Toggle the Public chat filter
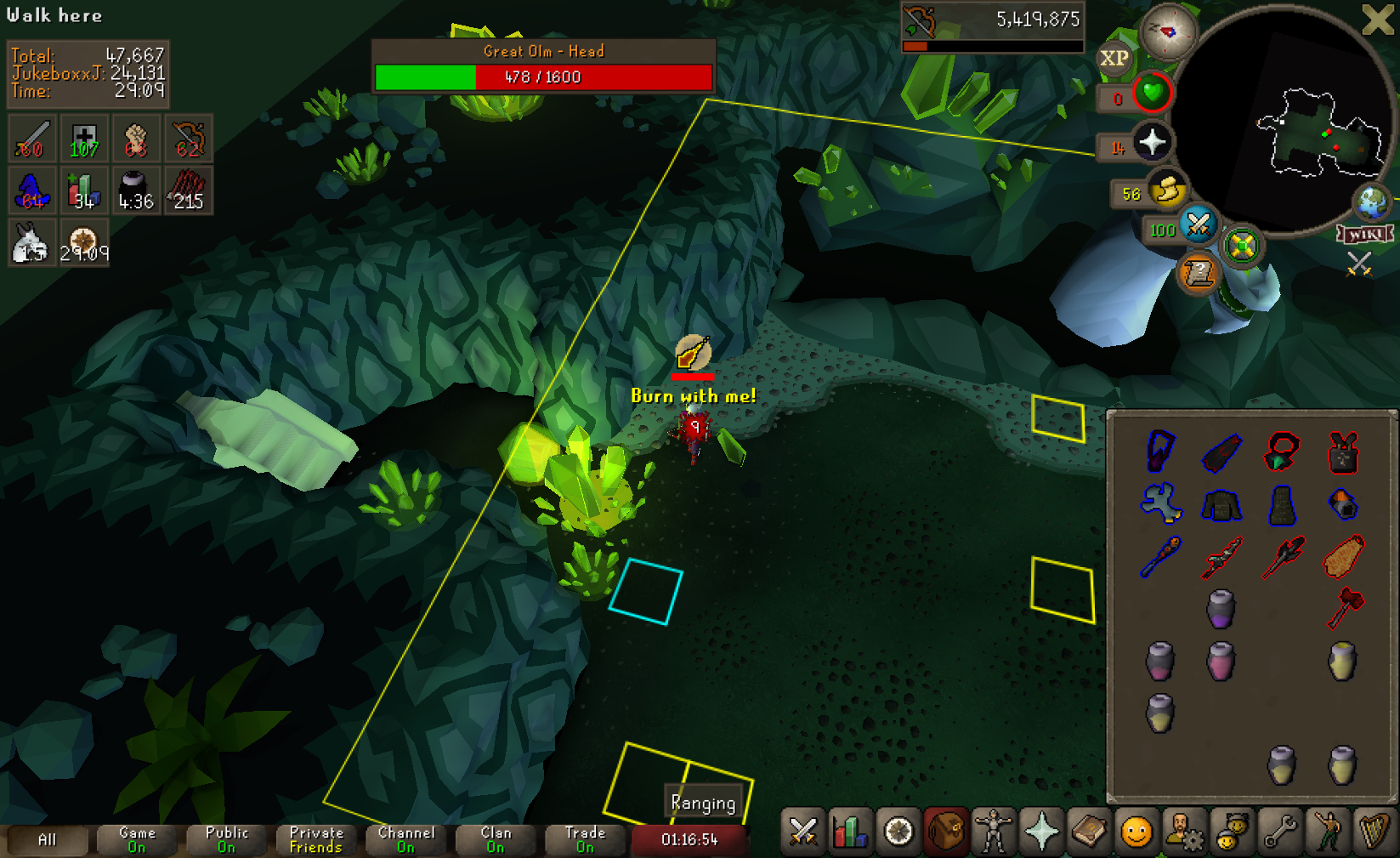 (x=227, y=839)
